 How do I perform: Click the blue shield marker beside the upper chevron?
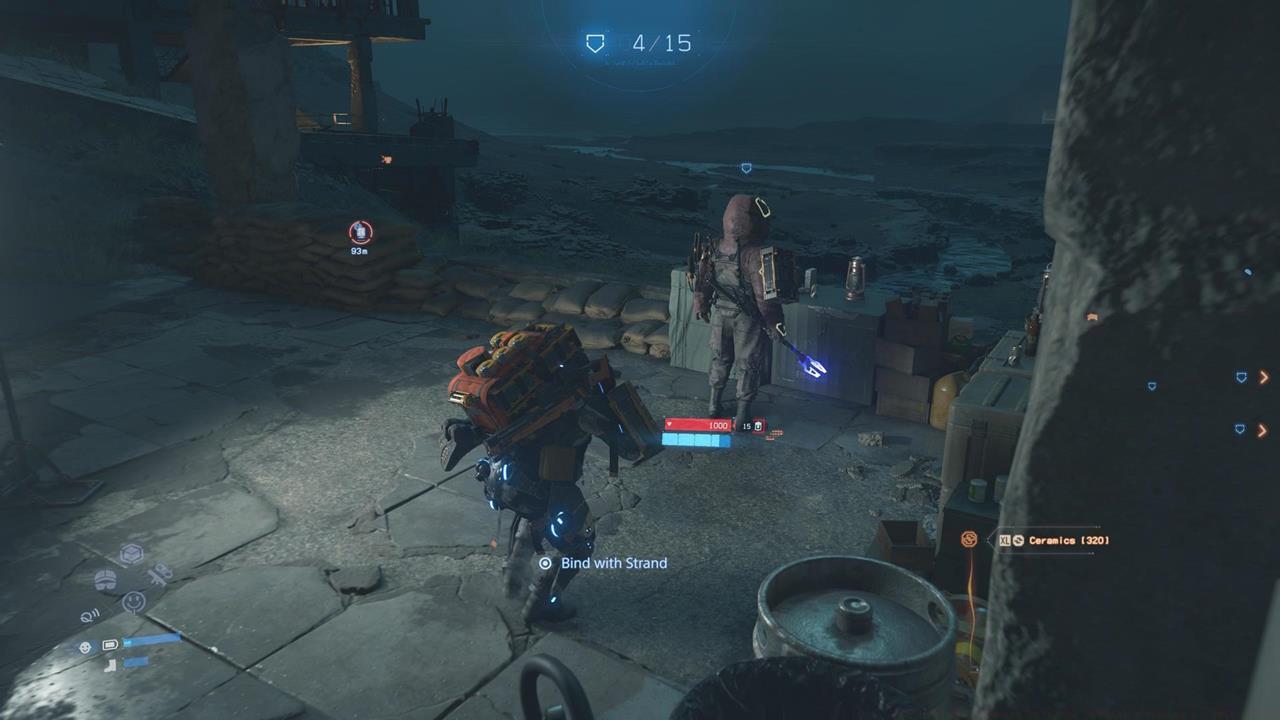1241,377
